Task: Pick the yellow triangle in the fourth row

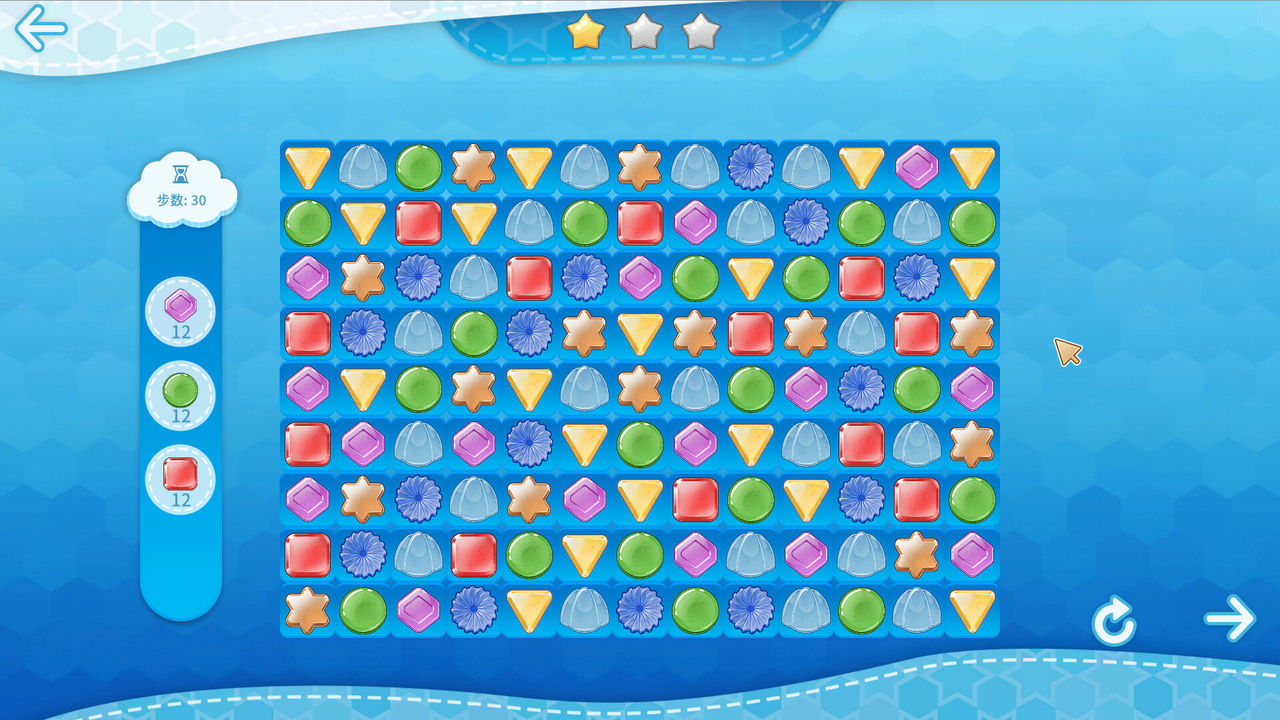Action: tap(640, 333)
